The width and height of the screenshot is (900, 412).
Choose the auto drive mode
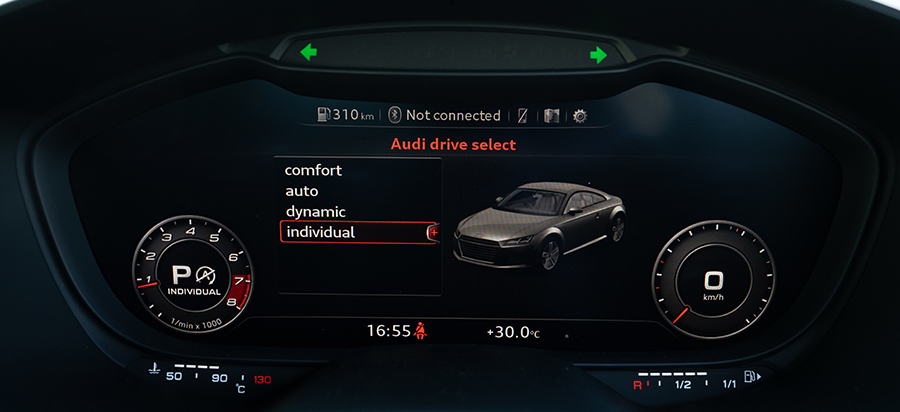tap(301, 191)
